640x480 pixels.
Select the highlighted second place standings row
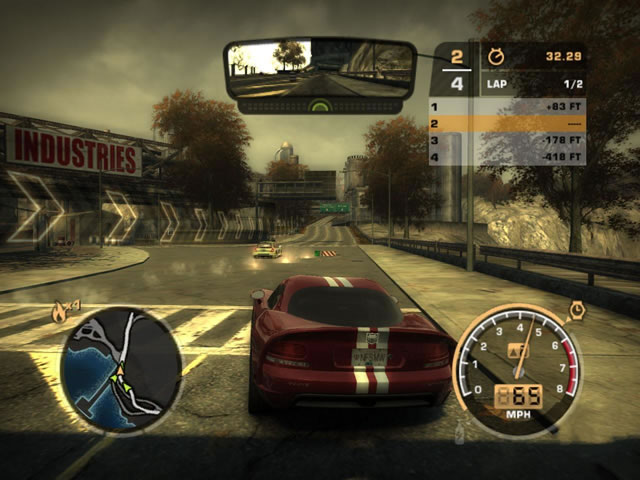508,123
